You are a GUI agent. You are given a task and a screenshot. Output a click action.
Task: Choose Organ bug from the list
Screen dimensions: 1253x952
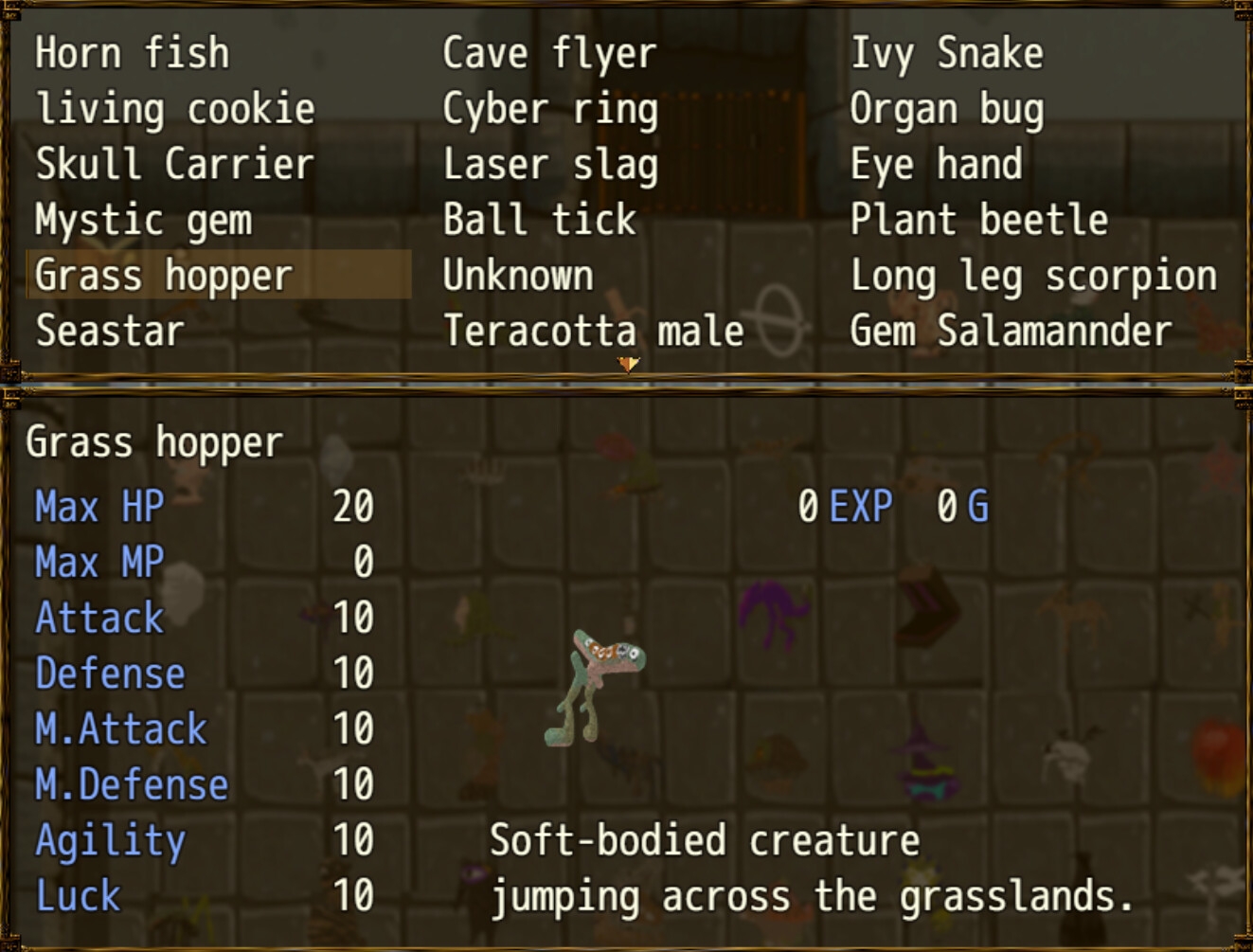pos(946,109)
